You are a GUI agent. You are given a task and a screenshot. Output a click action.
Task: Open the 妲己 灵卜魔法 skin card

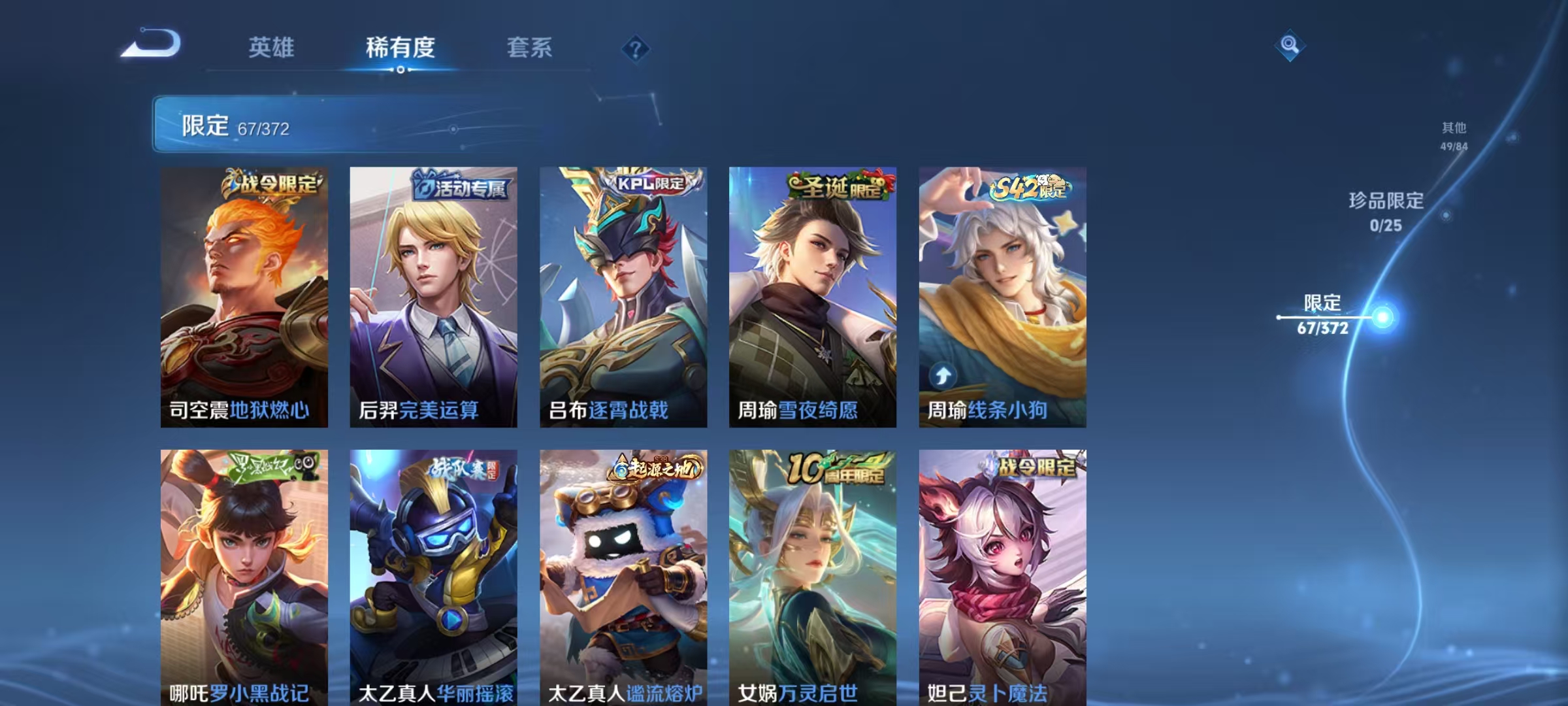click(1002, 582)
